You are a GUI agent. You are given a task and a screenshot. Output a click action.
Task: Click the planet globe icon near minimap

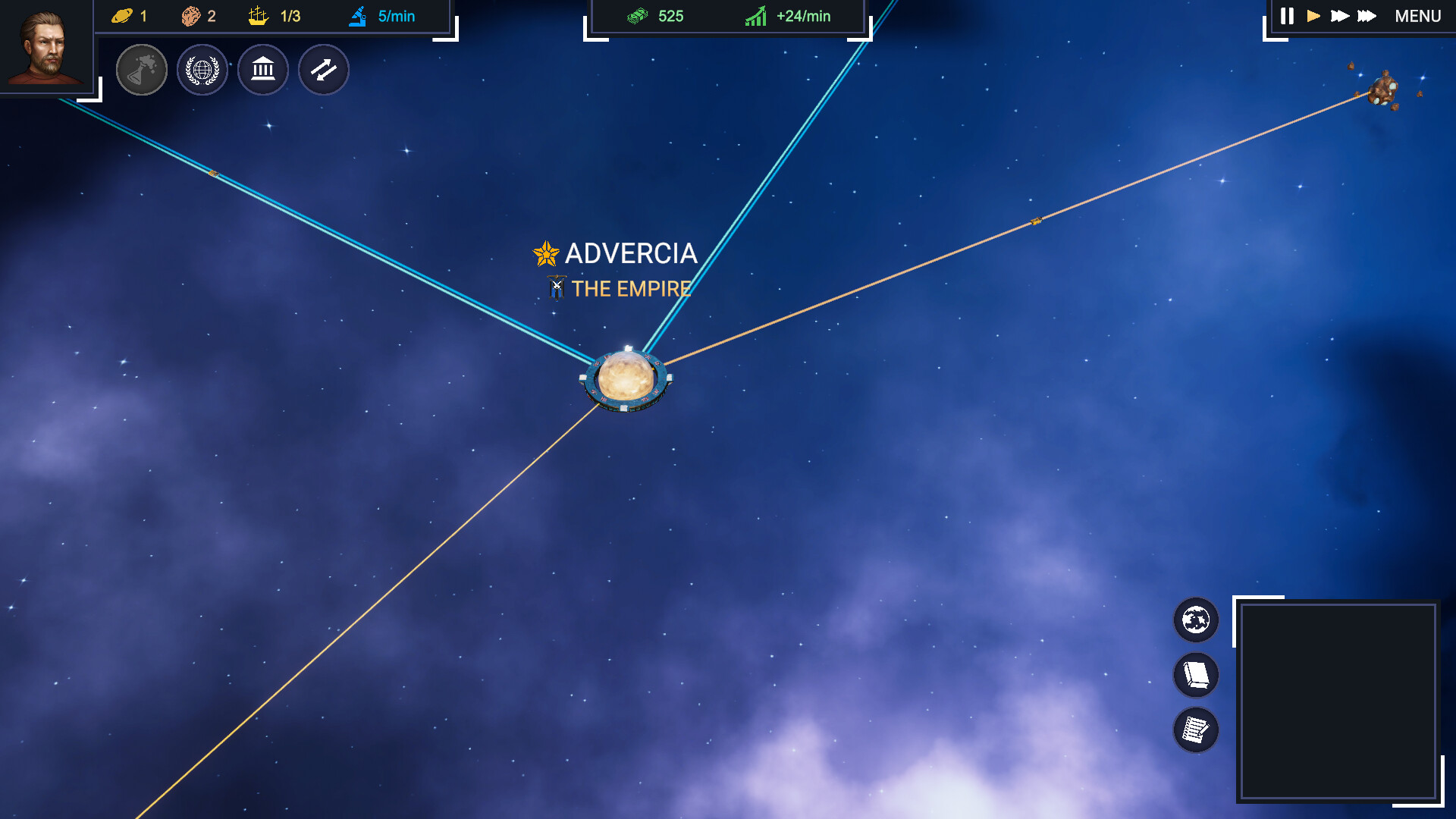[x=1195, y=620]
